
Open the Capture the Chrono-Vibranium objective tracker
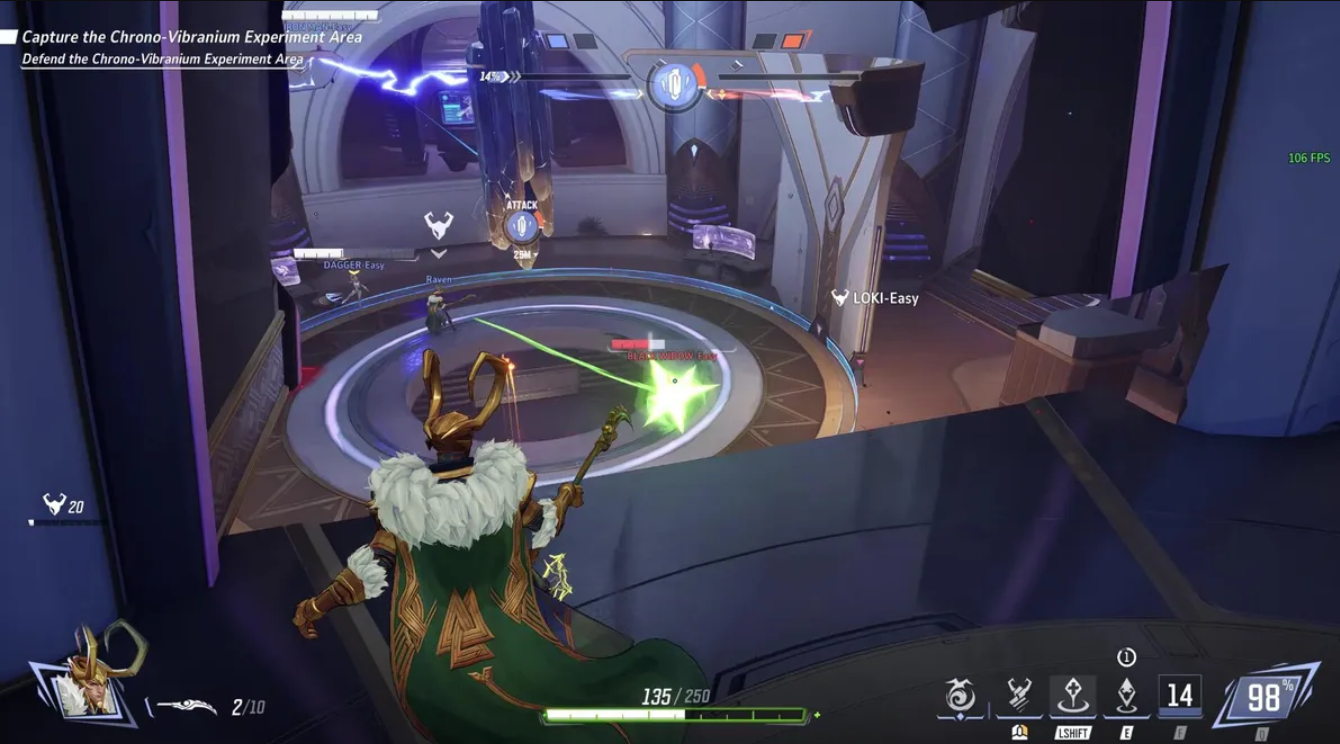point(192,37)
